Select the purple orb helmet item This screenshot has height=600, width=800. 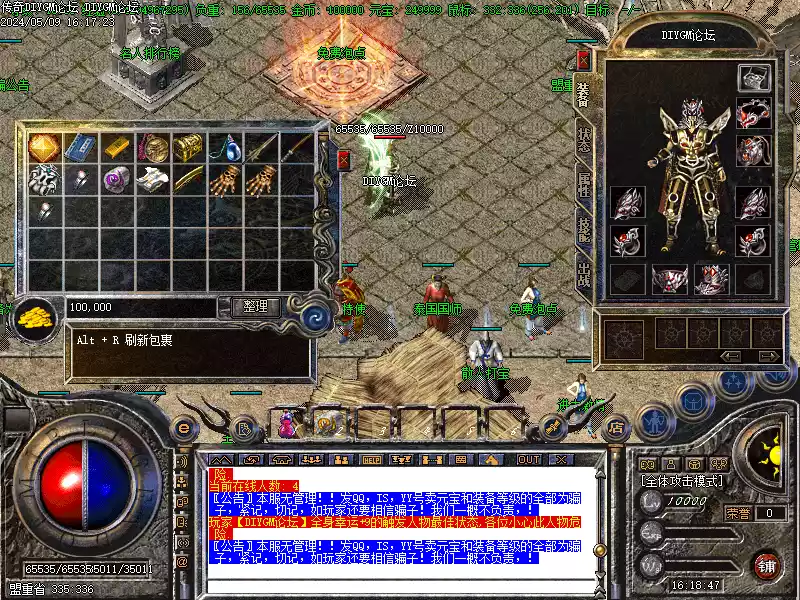point(116,180)
